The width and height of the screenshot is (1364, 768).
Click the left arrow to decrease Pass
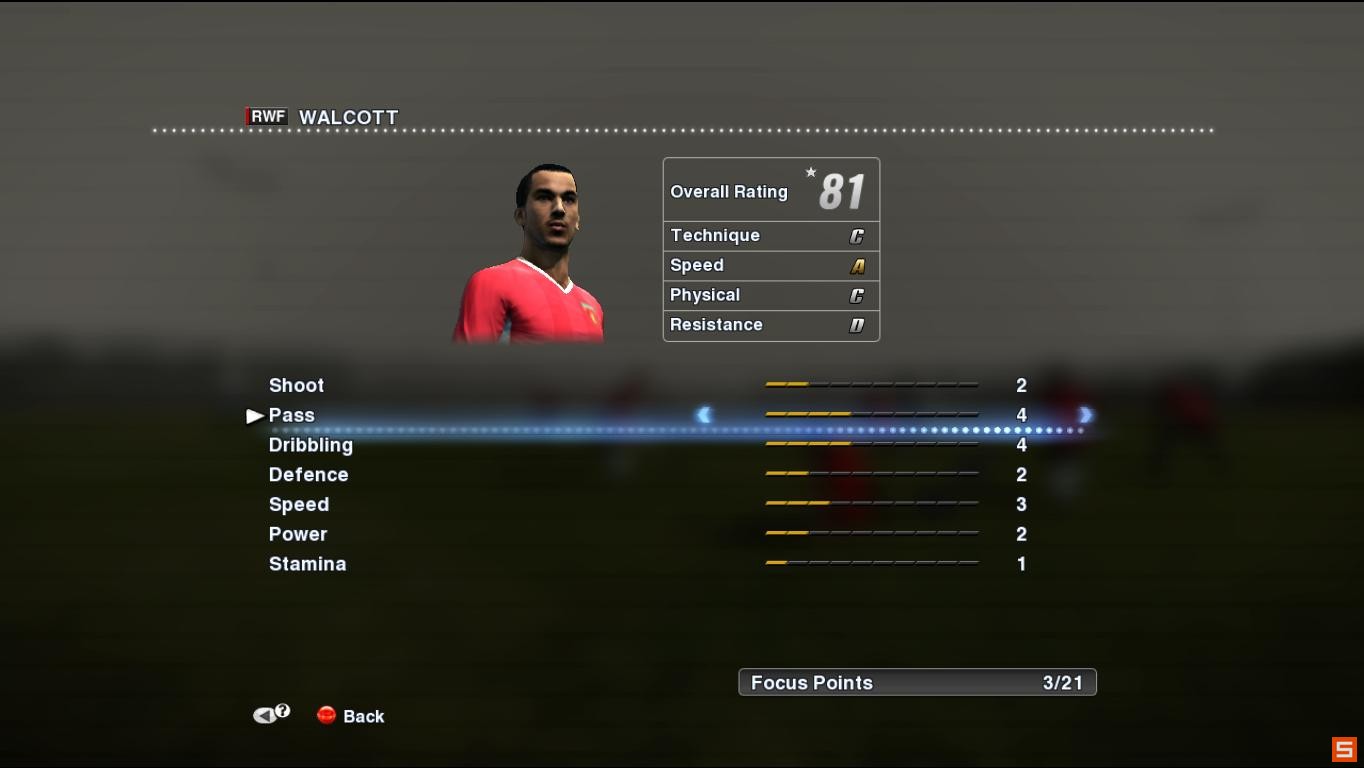(x=704, y=412)
